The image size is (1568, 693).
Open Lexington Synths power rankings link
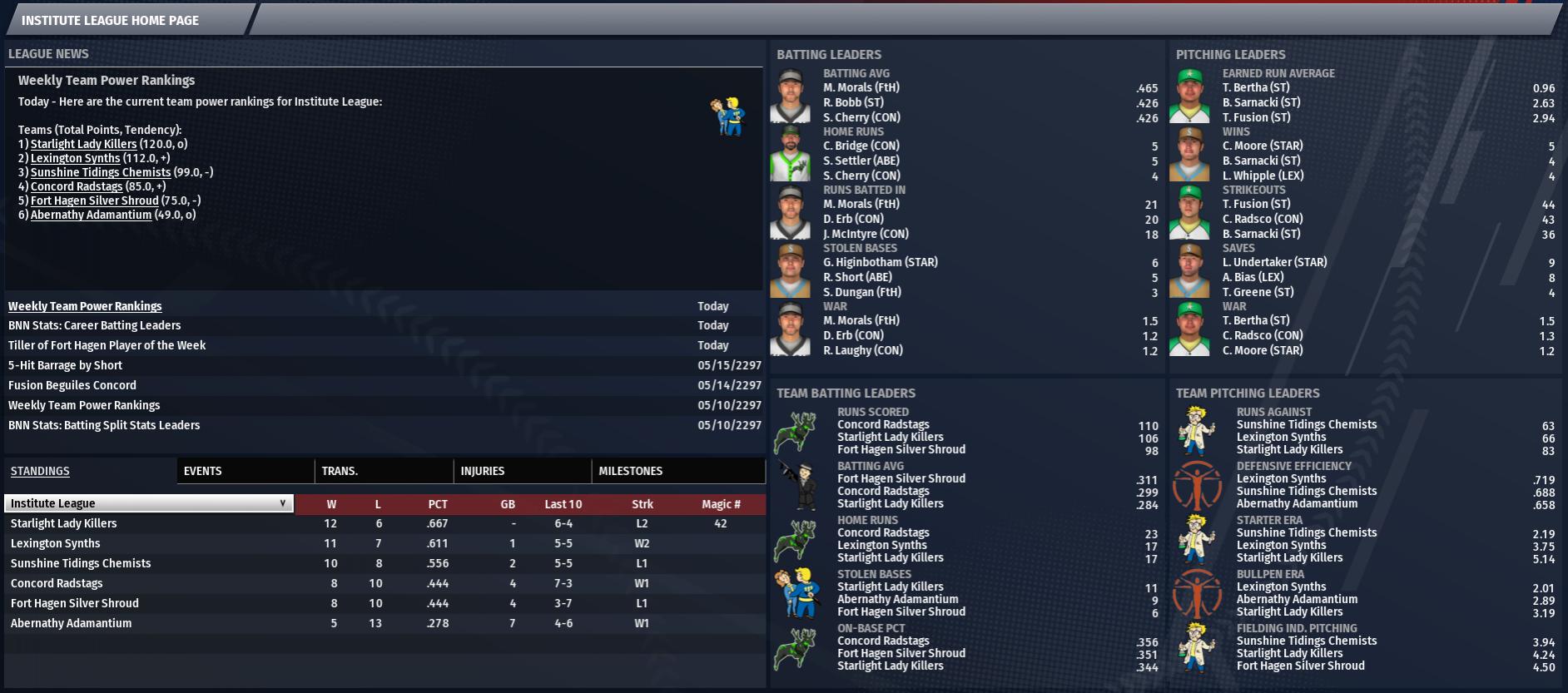pyautogui.click(x=75, y=158)
